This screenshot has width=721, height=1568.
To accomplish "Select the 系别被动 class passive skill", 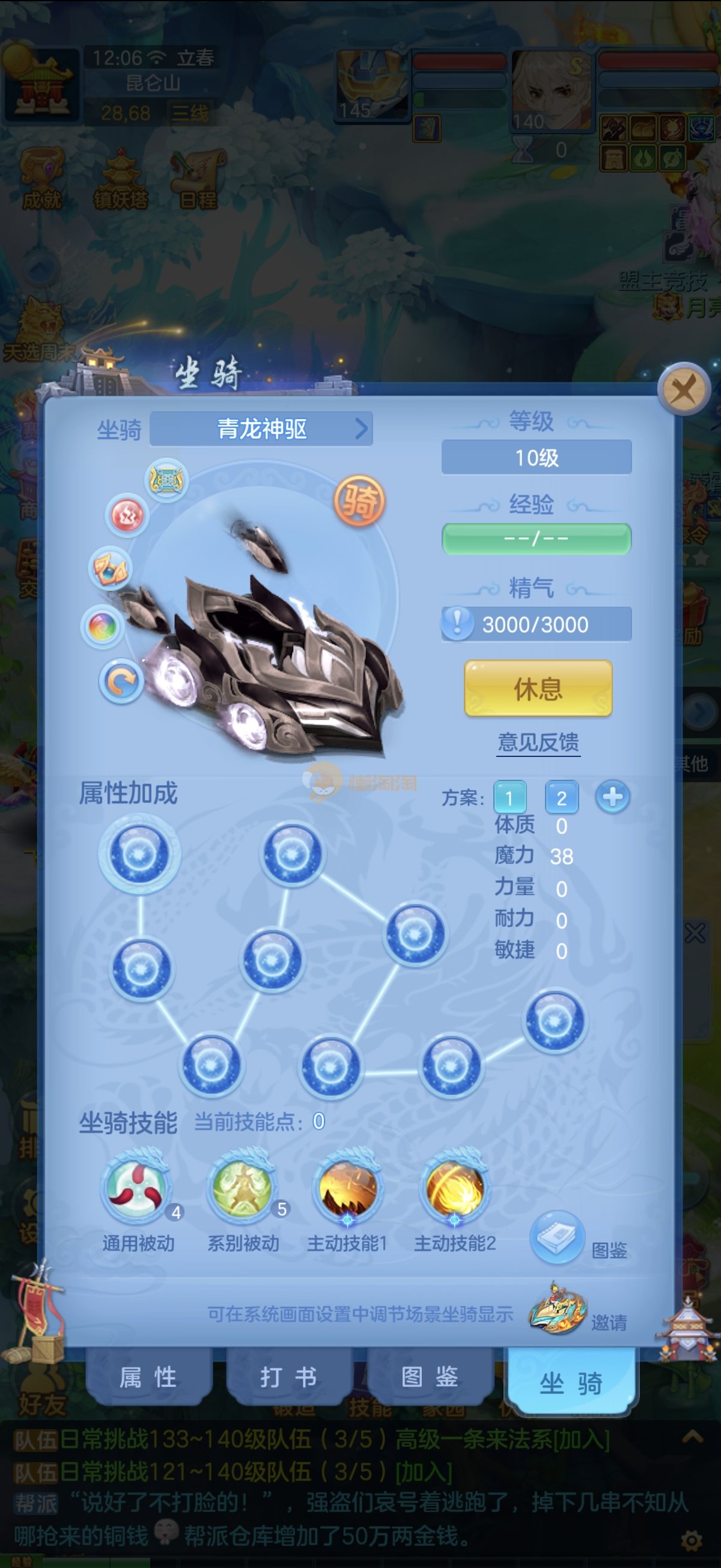I will pos(243,1187).
